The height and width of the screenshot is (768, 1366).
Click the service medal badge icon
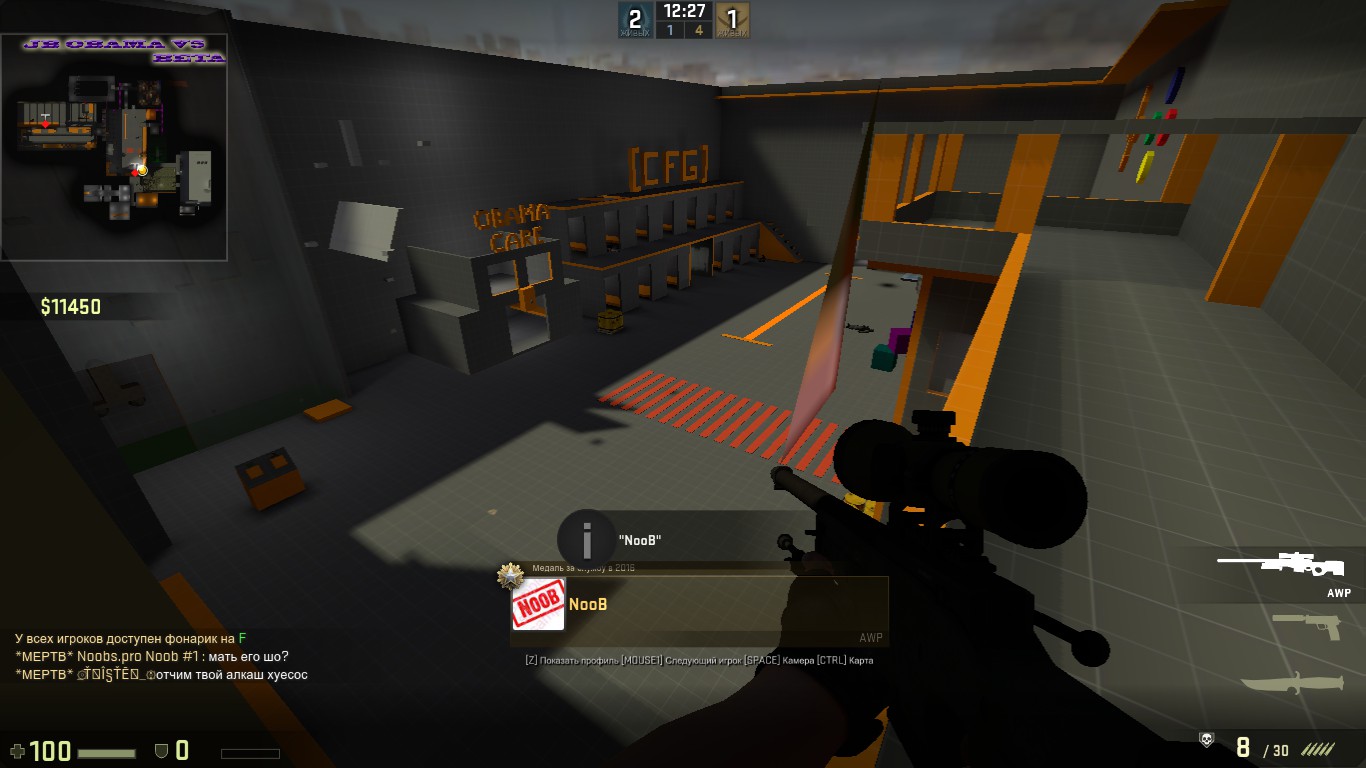point(511,575)
